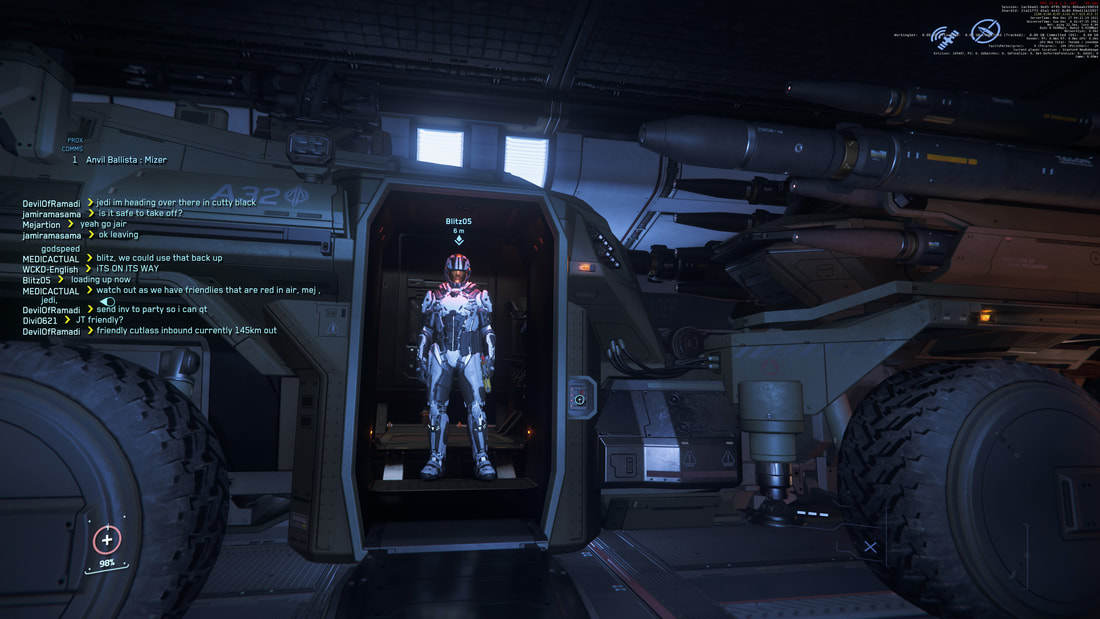
Task: Click the small X HUD marker
Action: [870, 547]
